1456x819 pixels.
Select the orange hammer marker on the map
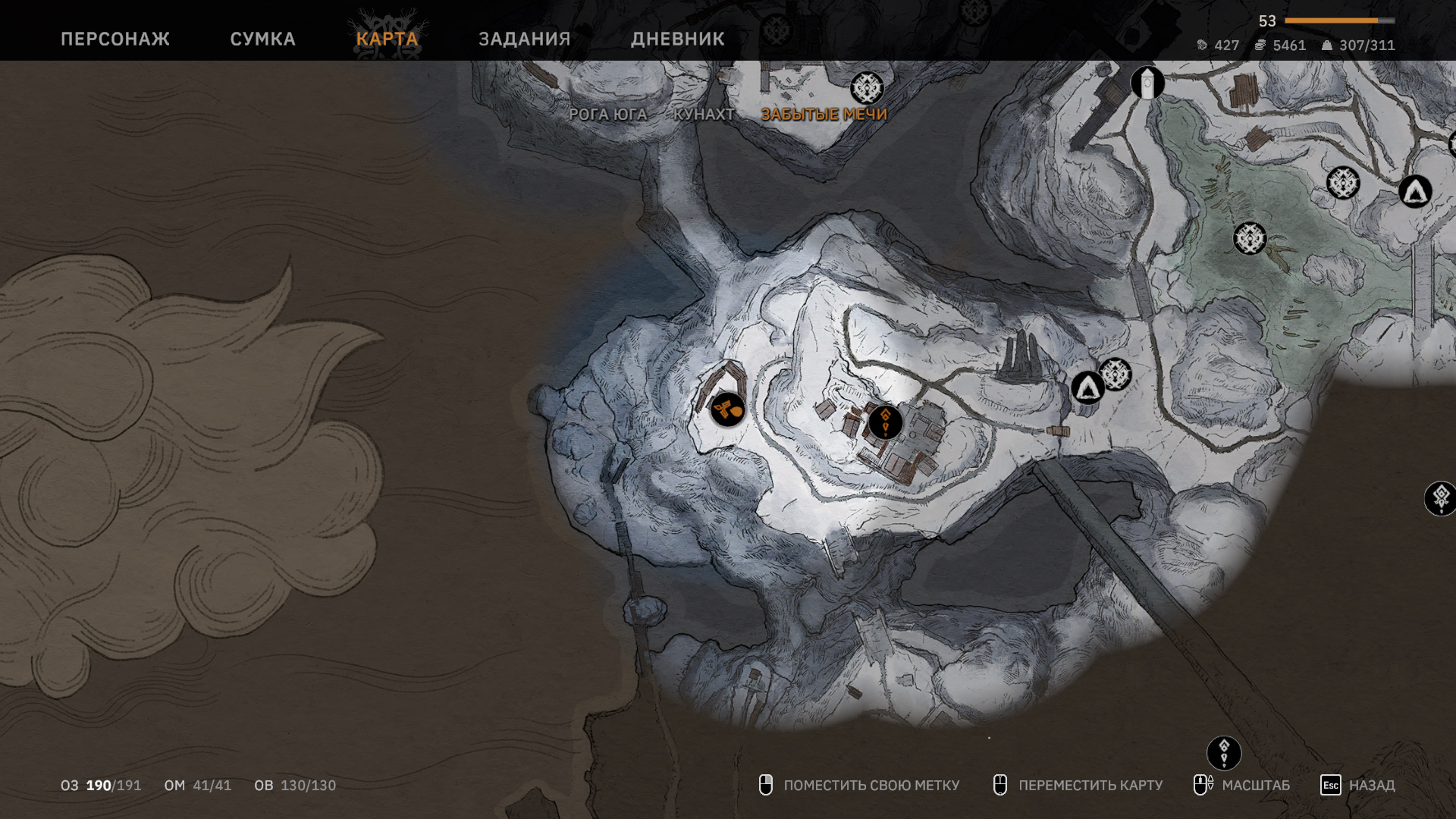(727, 410)
